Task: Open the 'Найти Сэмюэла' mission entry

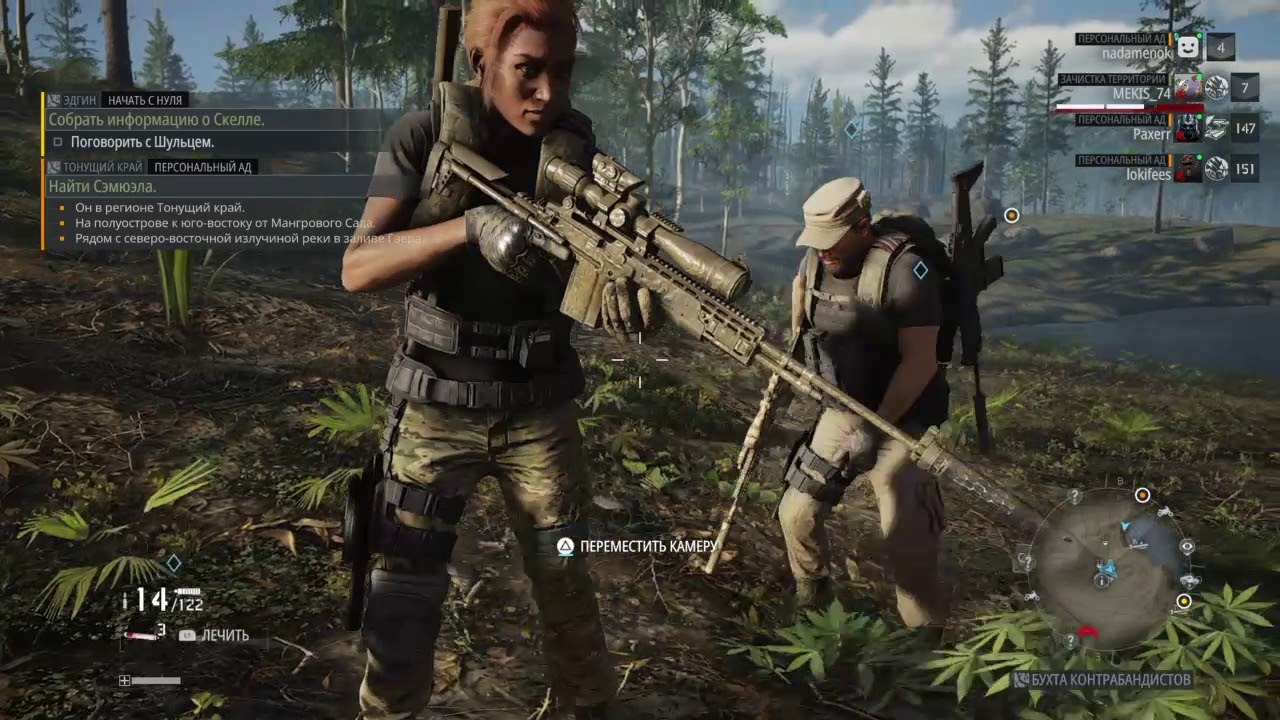Action: tap(104, 186)
